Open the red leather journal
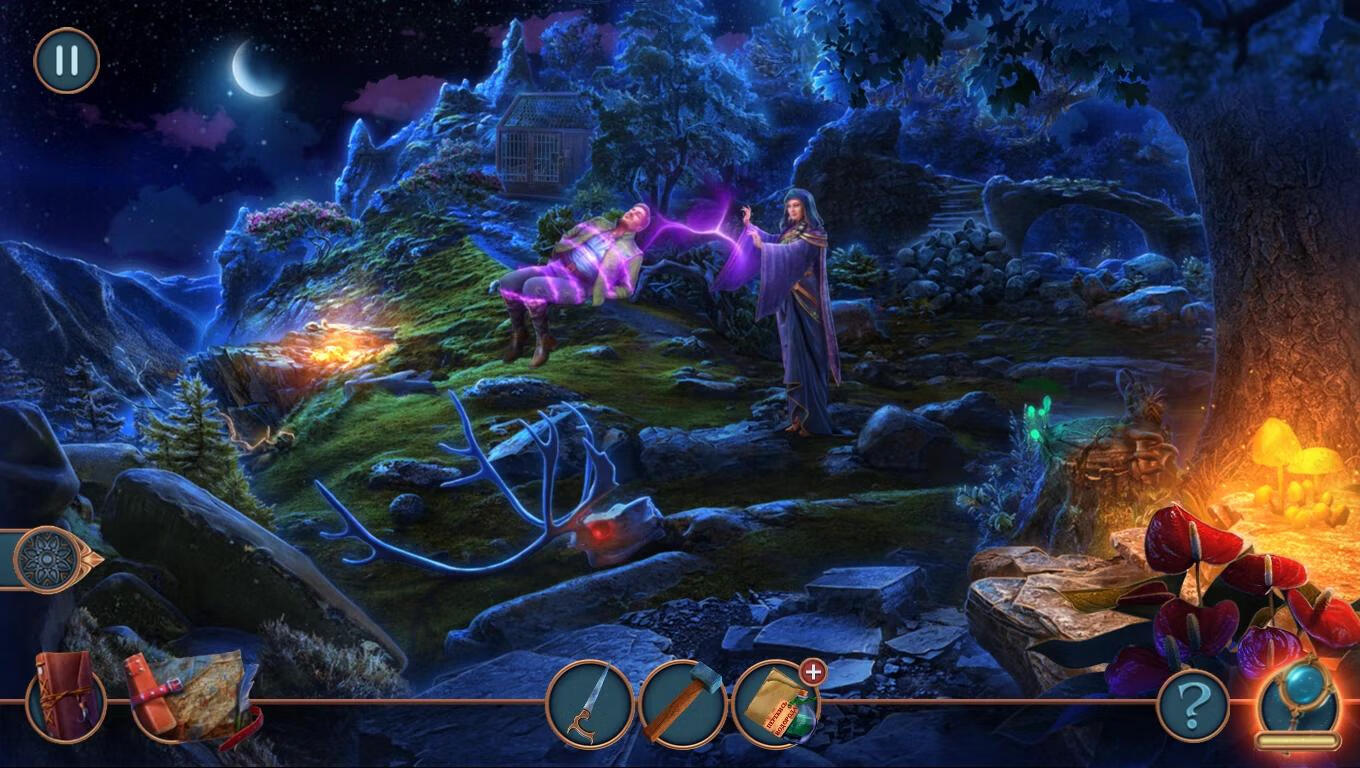Image resolution: width=1360 pixels, height=768 pixels. point(66,697)
